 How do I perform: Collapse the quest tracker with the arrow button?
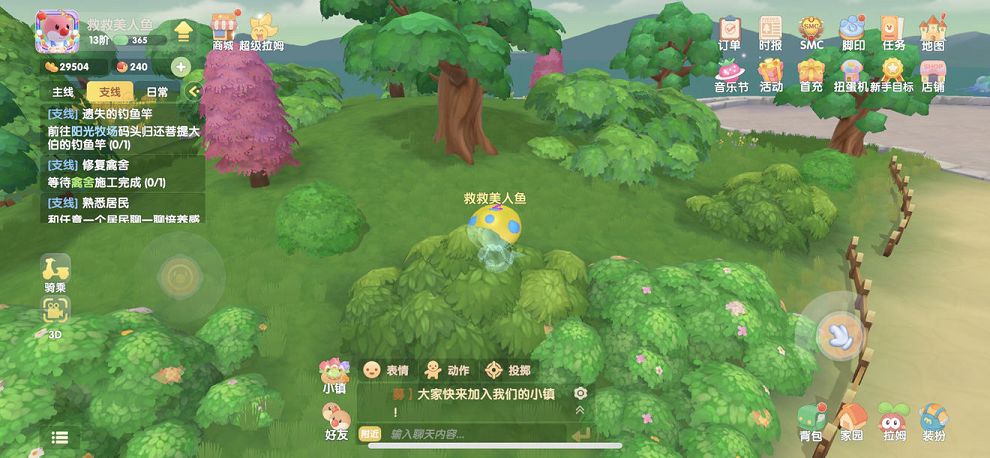(x=195, y=92)
